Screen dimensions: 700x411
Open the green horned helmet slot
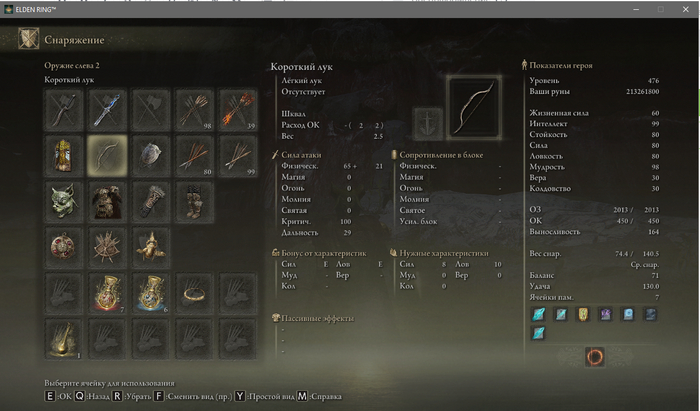coord(63,201)
